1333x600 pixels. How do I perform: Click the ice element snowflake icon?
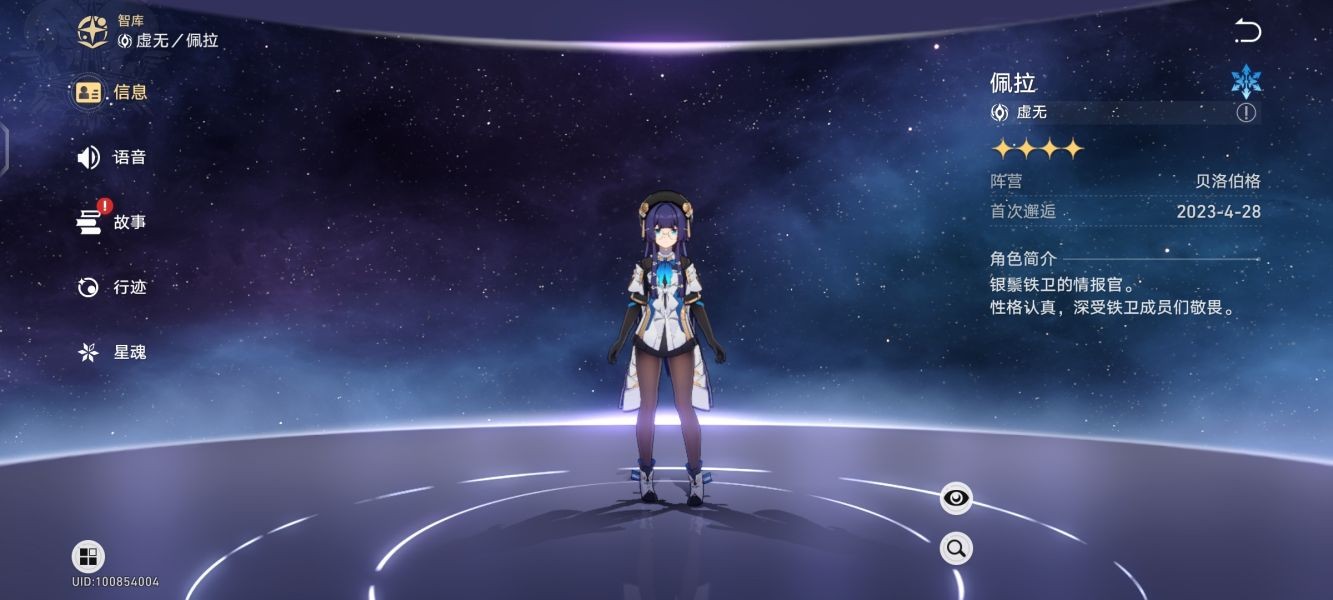pos(1246,81)
